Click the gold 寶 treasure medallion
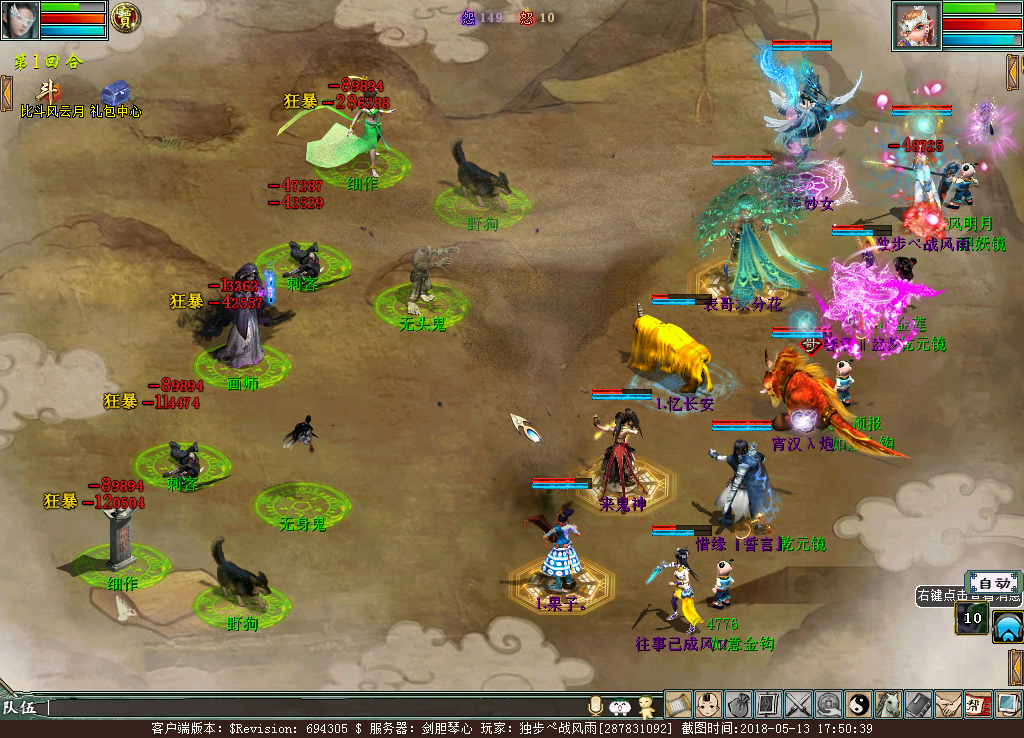Screen dimensions: 1024x738 [x=125, y=18]
